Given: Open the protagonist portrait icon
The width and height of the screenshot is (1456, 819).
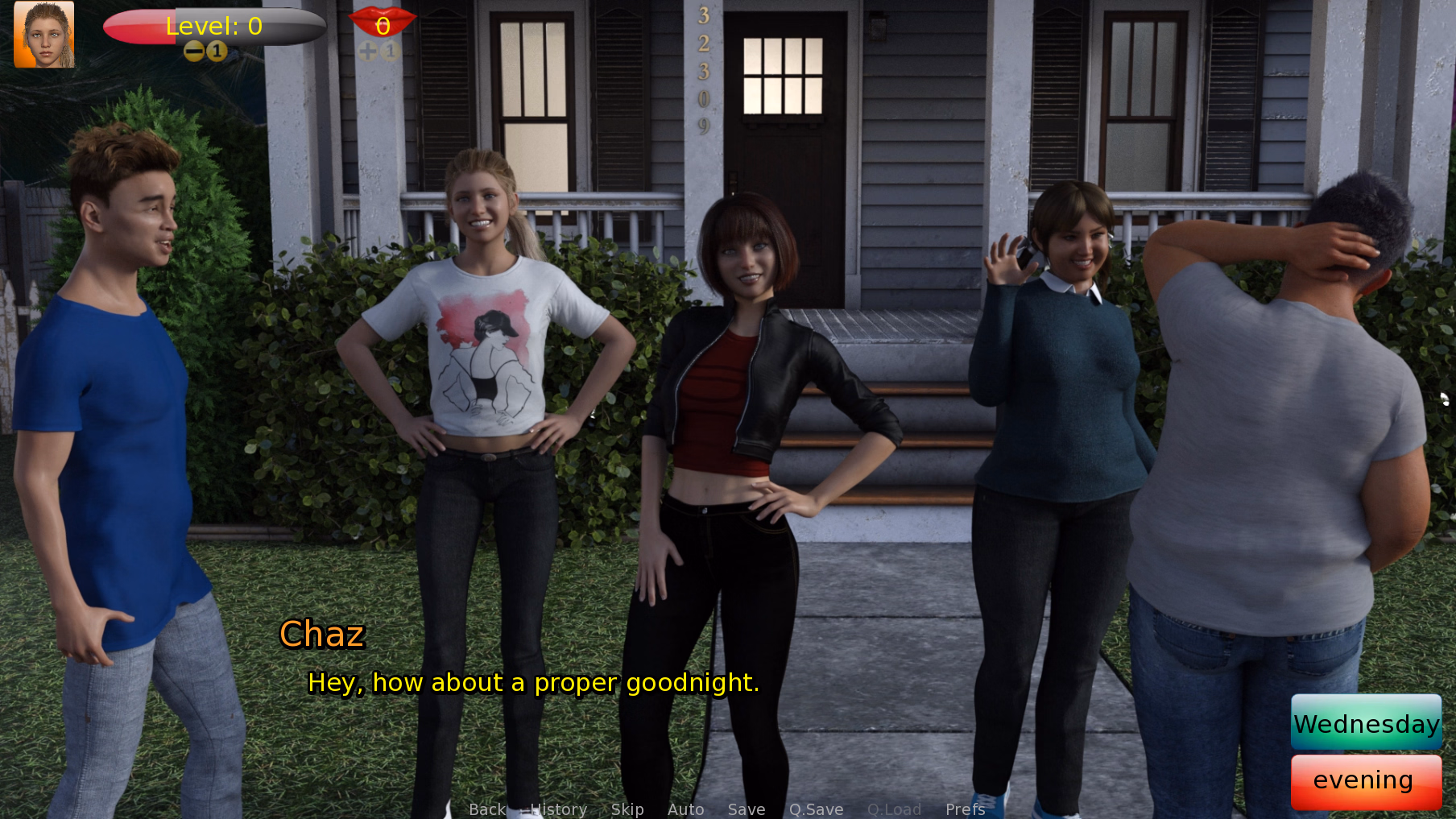Looking at the screenshot, I should (x=43, y=34).
